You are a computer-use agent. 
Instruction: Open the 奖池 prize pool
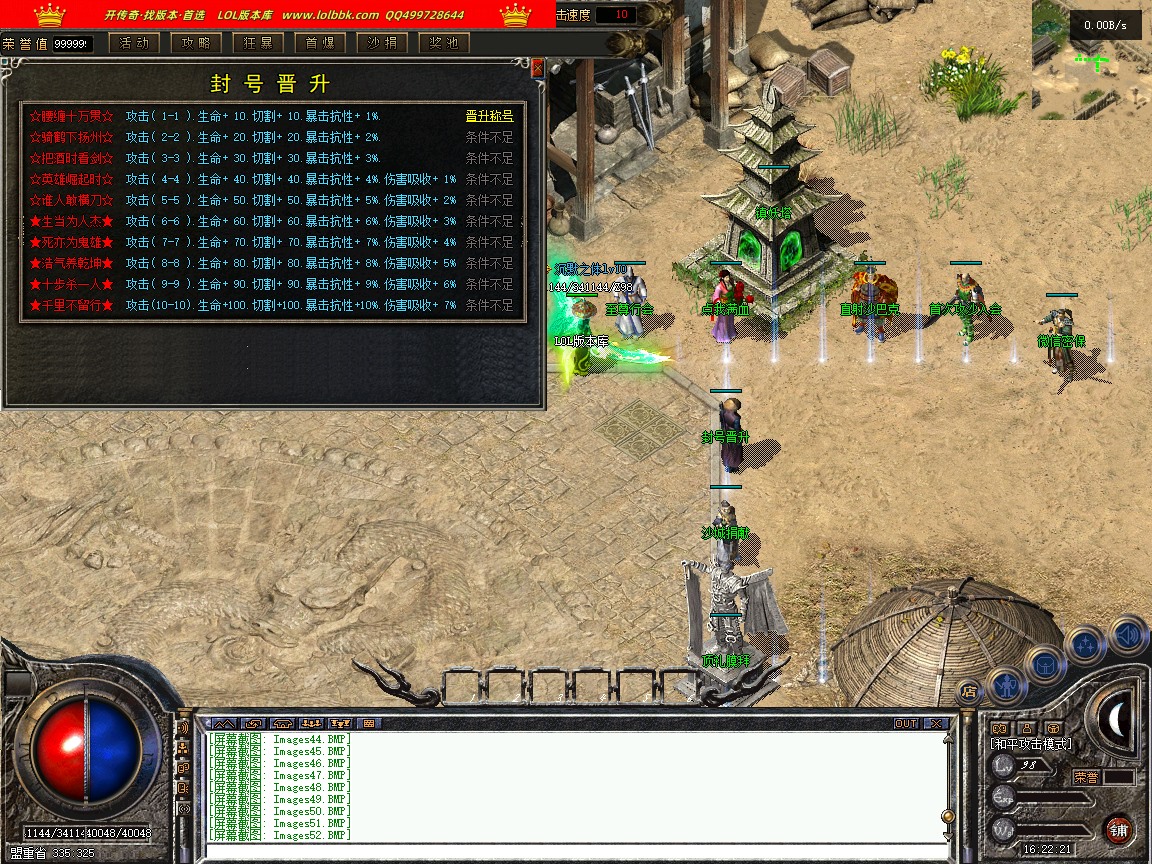pos(444,43)
